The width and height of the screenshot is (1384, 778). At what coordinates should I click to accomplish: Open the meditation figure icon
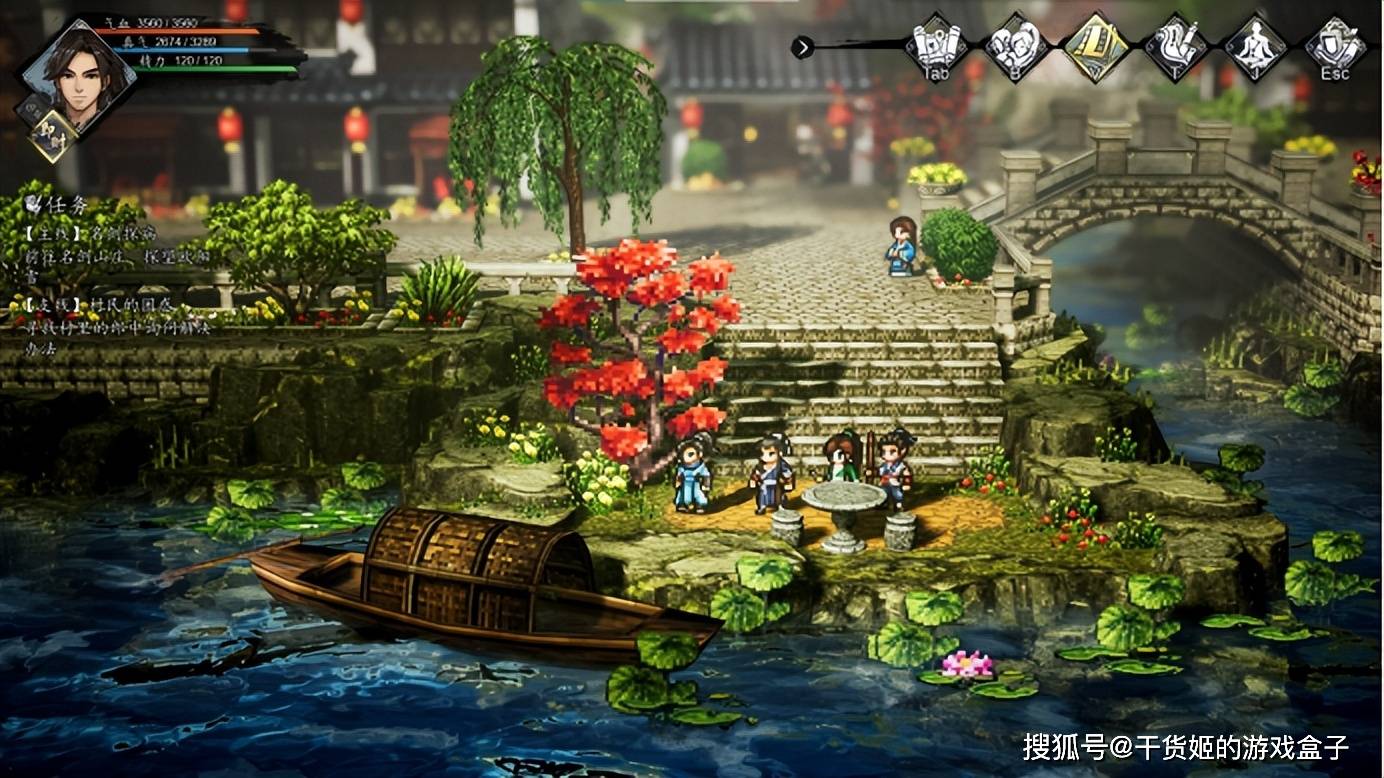pos(1256,46)
